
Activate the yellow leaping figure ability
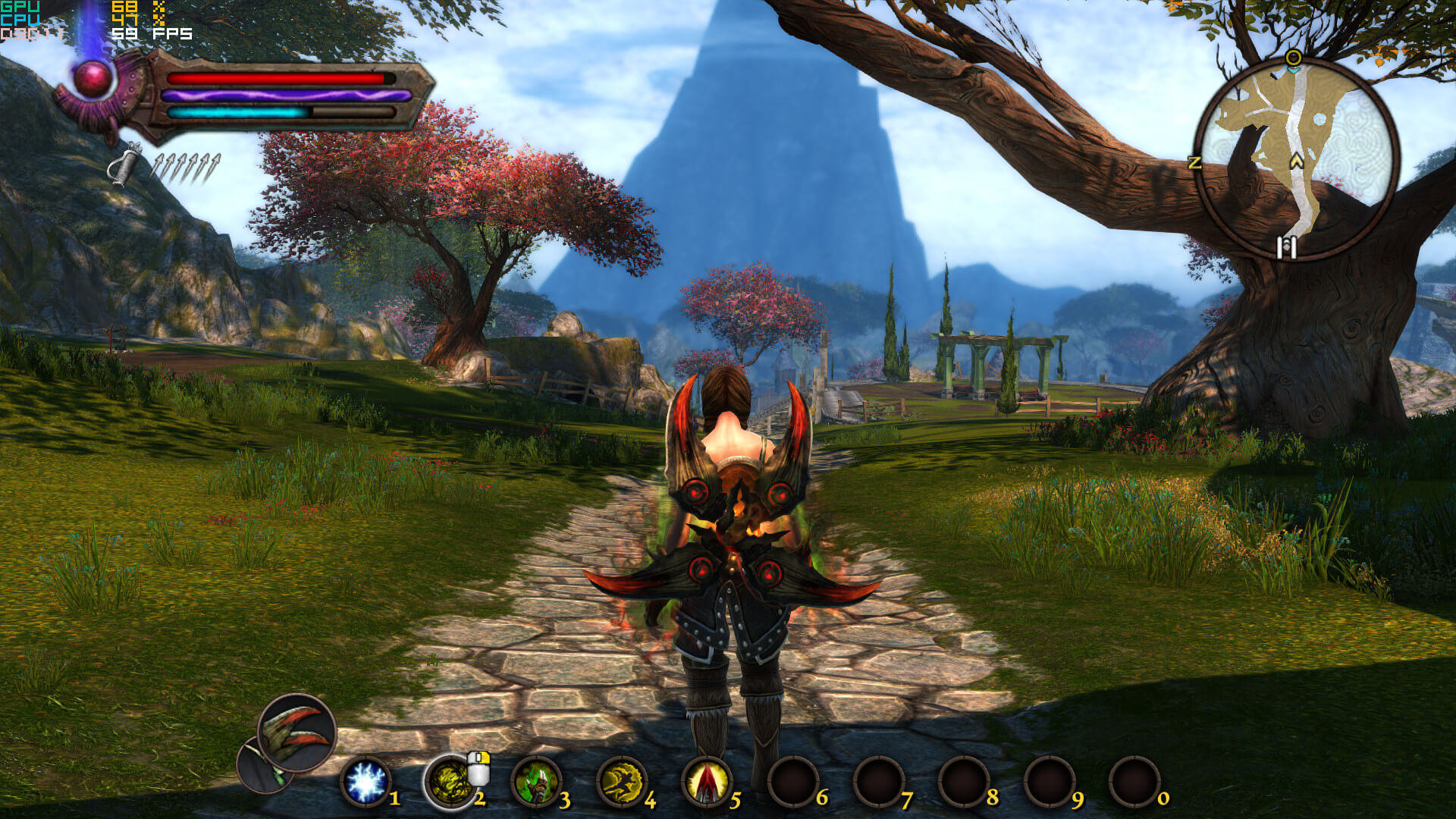tap(621, 783)
